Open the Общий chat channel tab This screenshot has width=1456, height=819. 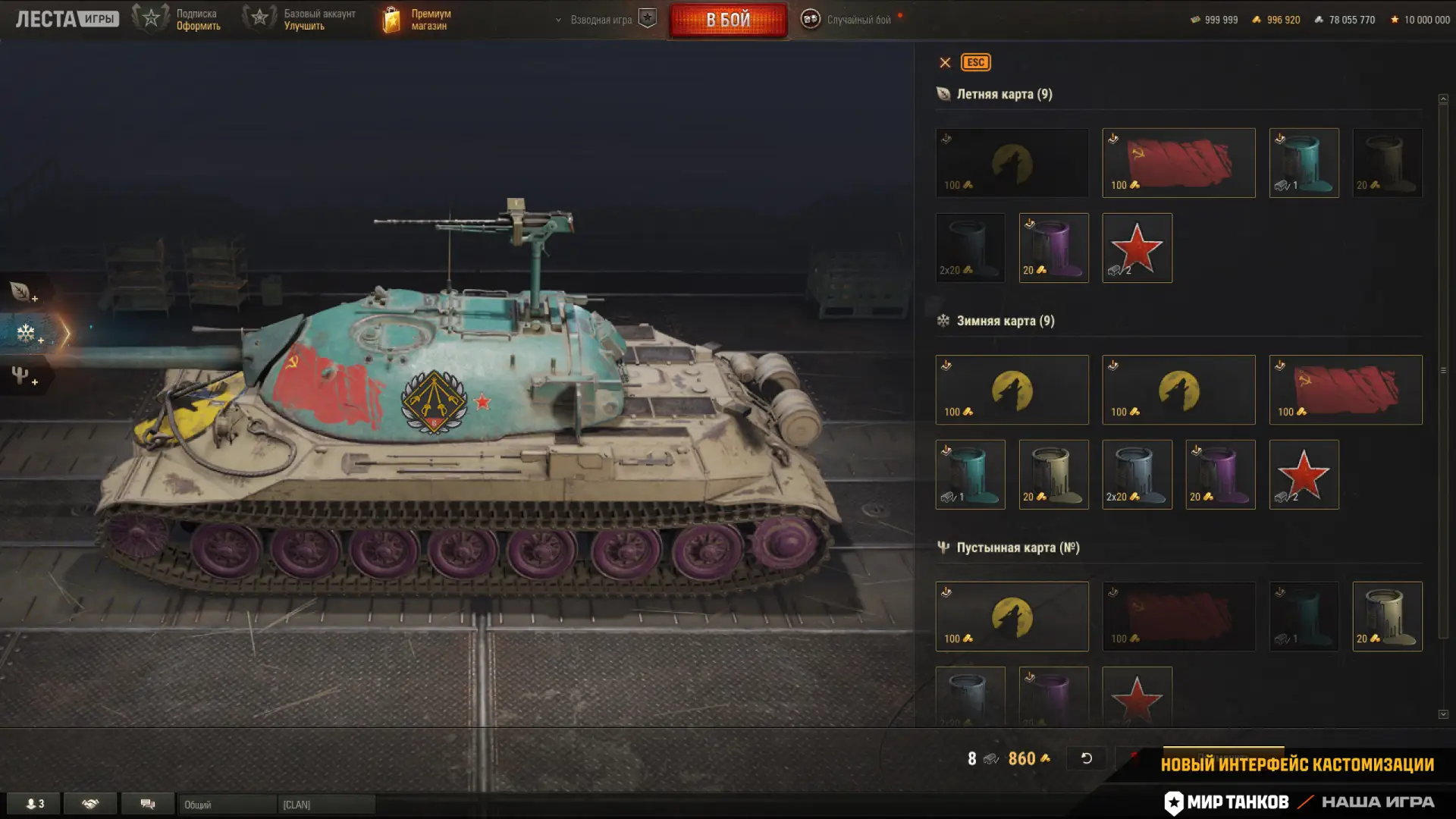[x=226, y=805]
